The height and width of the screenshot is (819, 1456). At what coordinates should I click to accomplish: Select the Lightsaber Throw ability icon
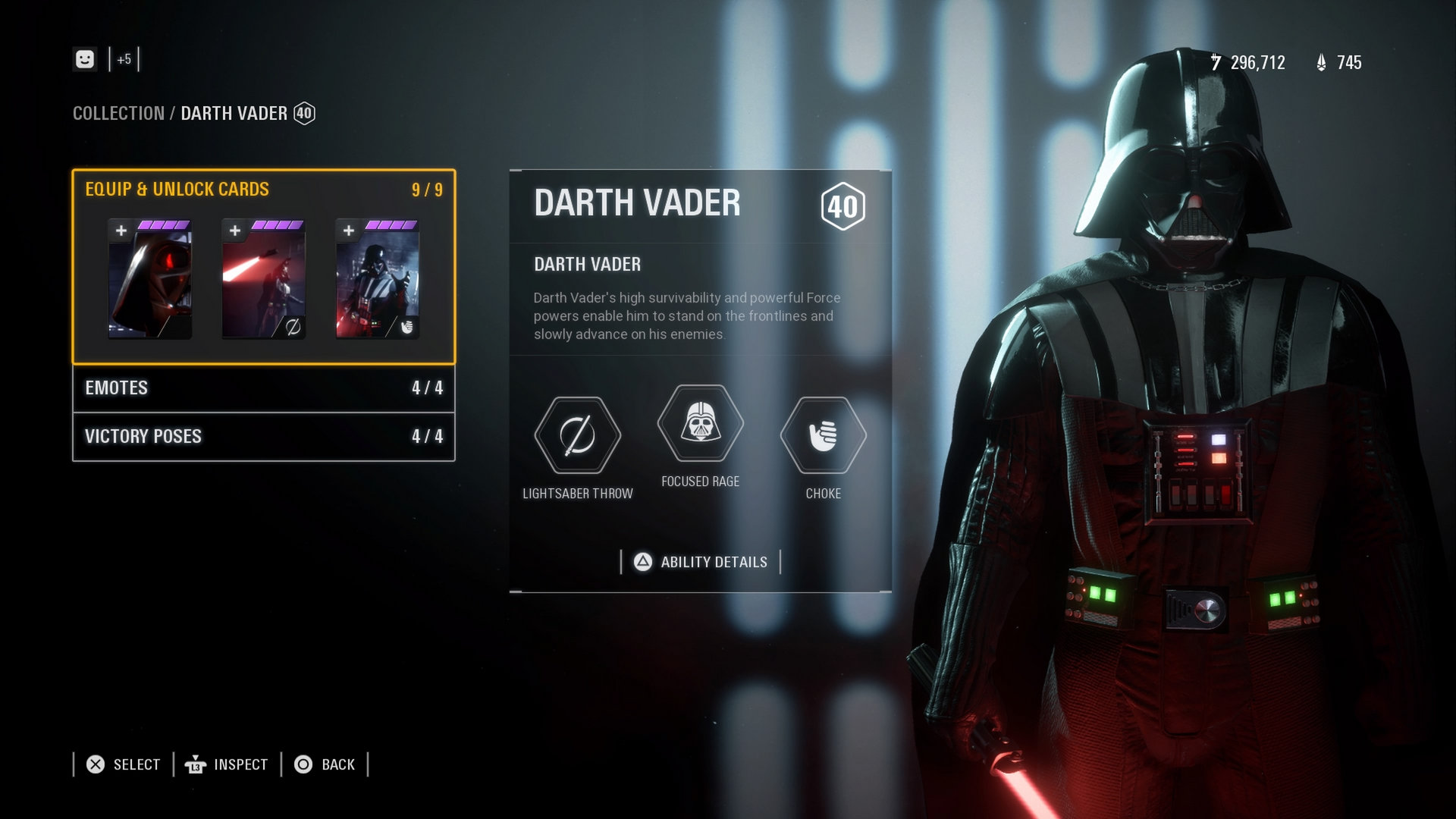click(x=579, y=436)
